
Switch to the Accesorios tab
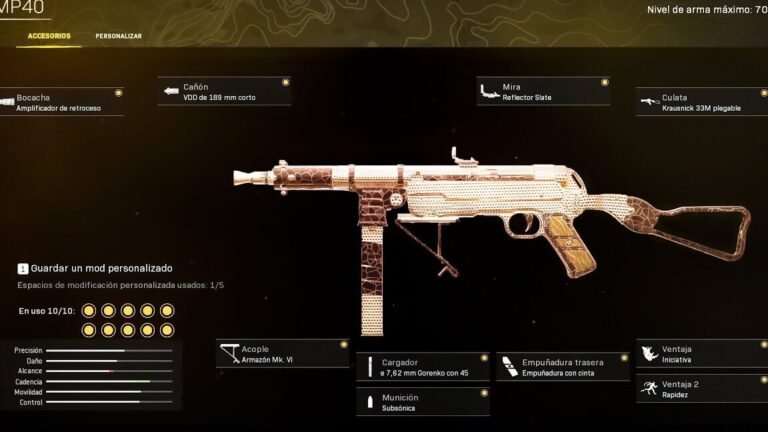(49, 36)
